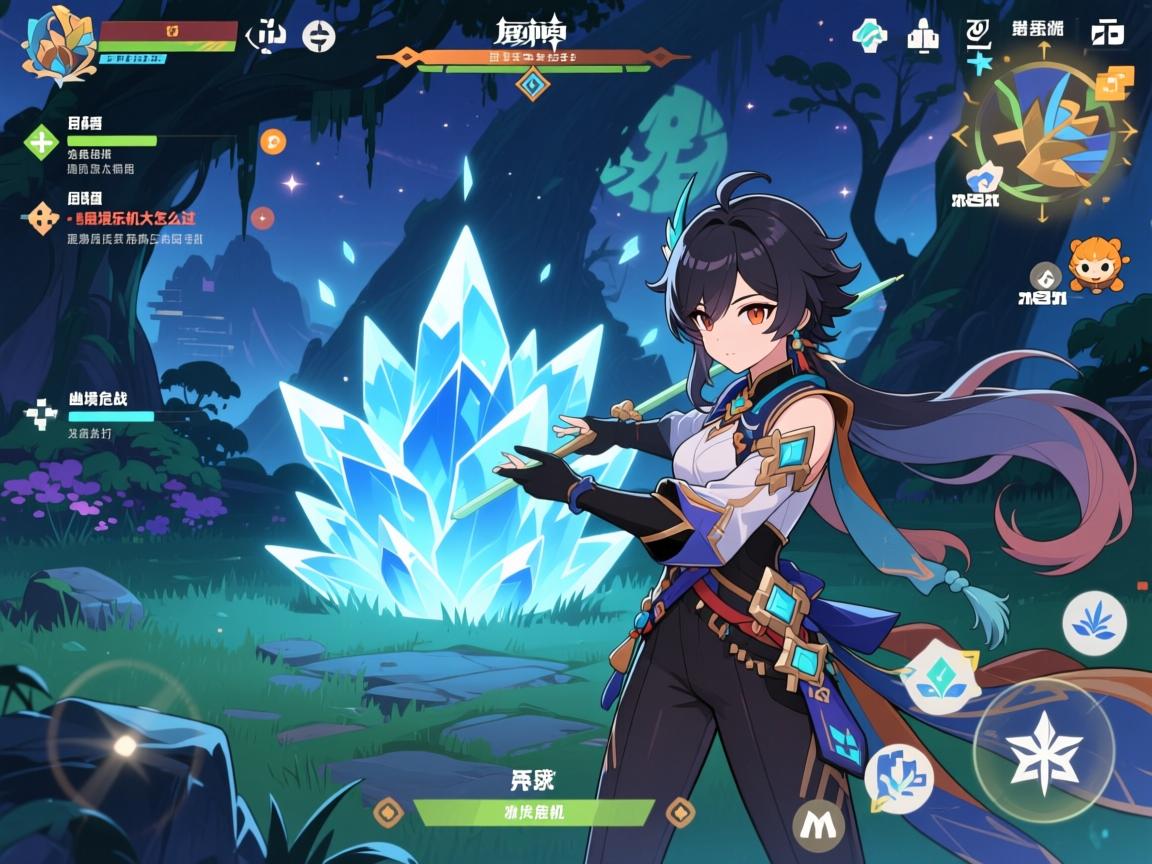Click the diamond emblem below the top bar
Image resolution: width=1152 pixels, height=864 pixels.
coord(532,85)
